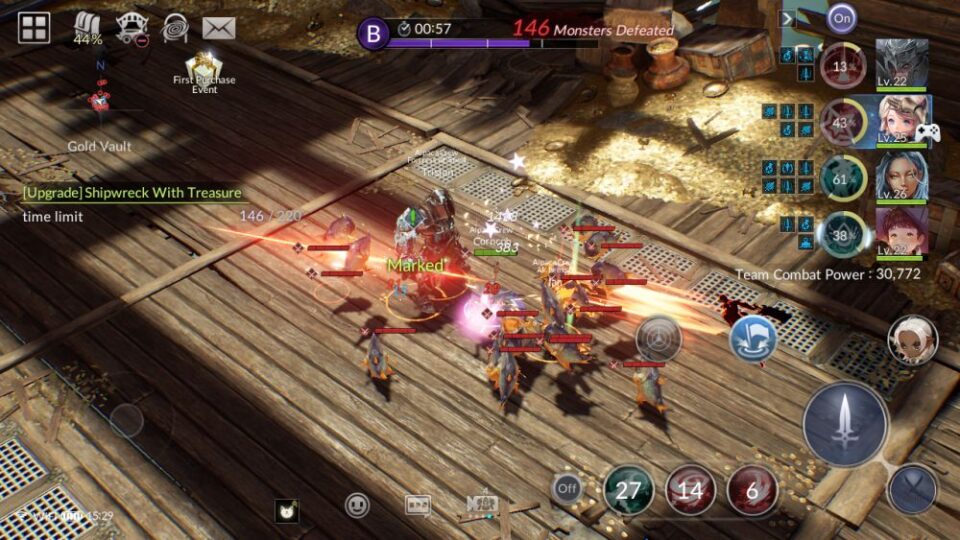Choose the Lv.26 blue-haired hero portrait
The width and height of the screenshot is (960, 540).
click(902, 177)
